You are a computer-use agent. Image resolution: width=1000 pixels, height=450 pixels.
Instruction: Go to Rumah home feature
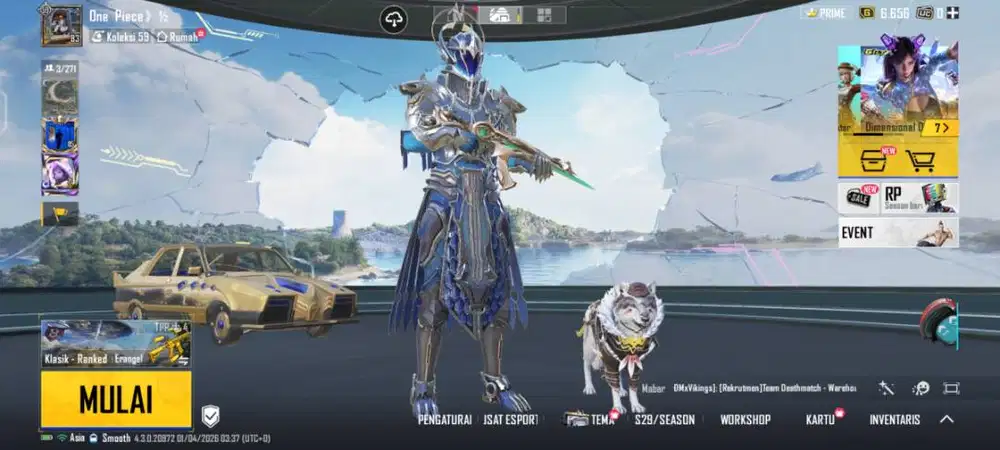(178, 37)
